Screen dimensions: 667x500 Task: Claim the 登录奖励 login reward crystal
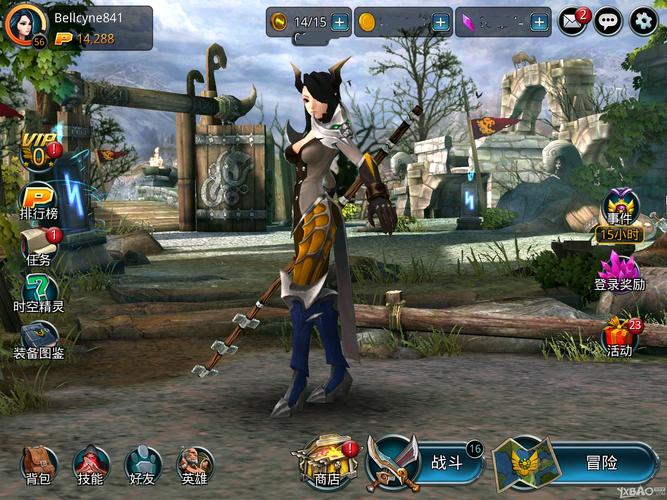click(x=620, y=268)
